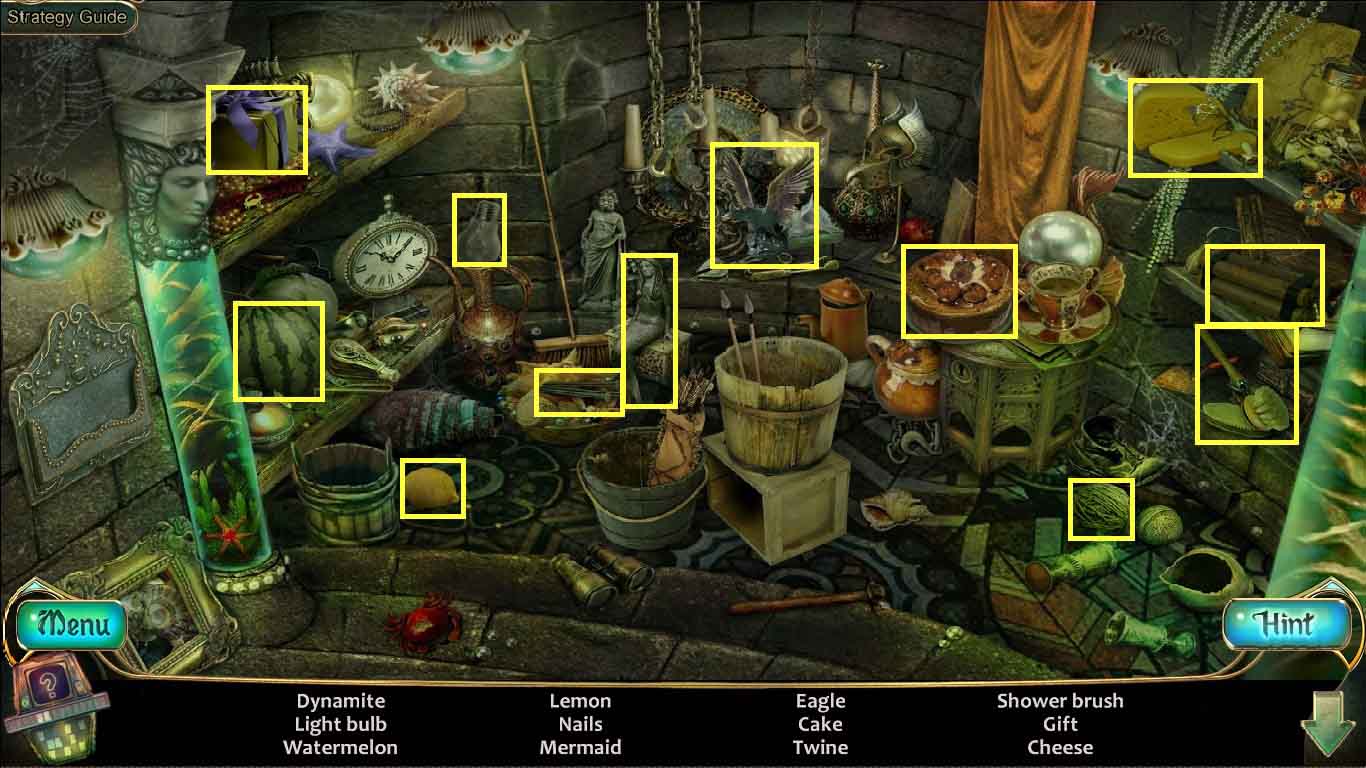
Task: Use the Hint button
Action: click(x=1284, y=625)
